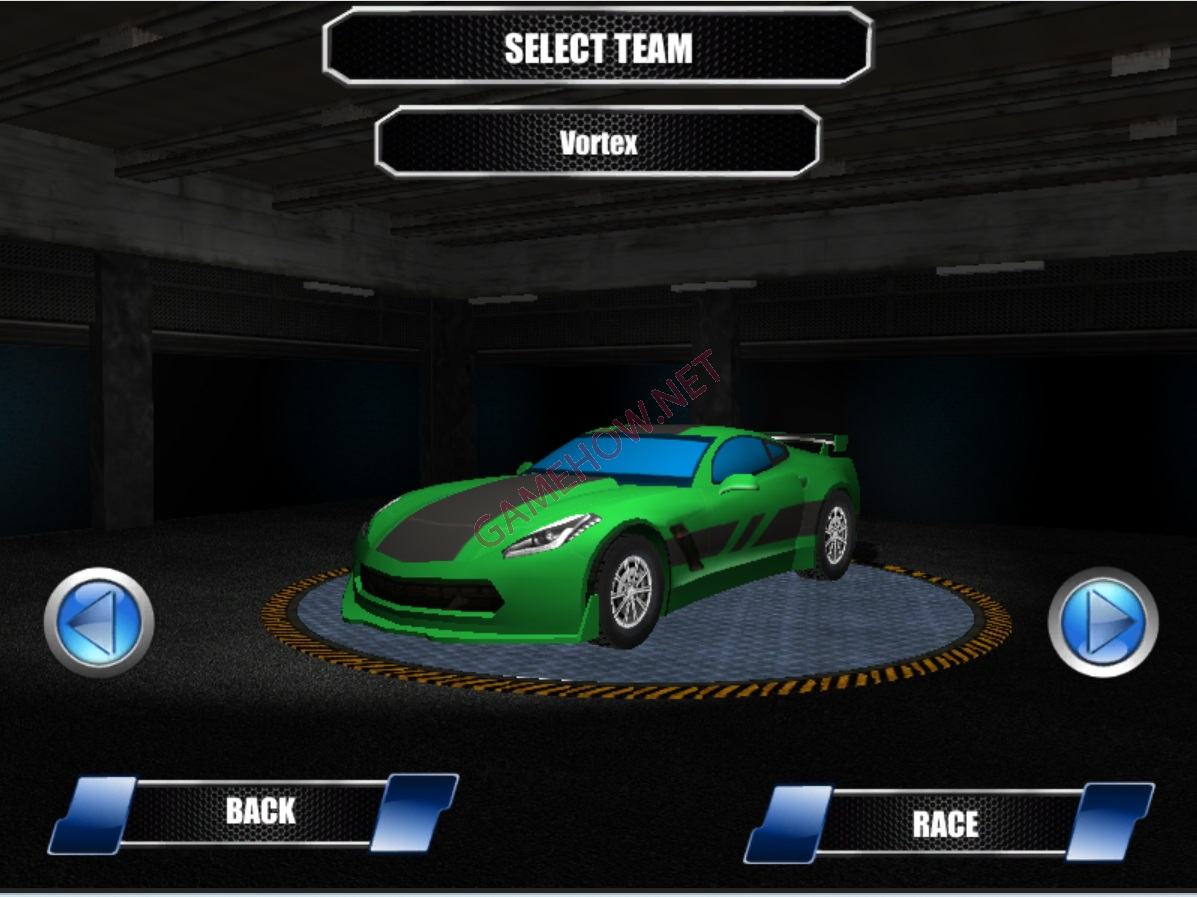Show the previous team with the left arrow
This screenshot has width=1197, height=897.
[98, 622]
